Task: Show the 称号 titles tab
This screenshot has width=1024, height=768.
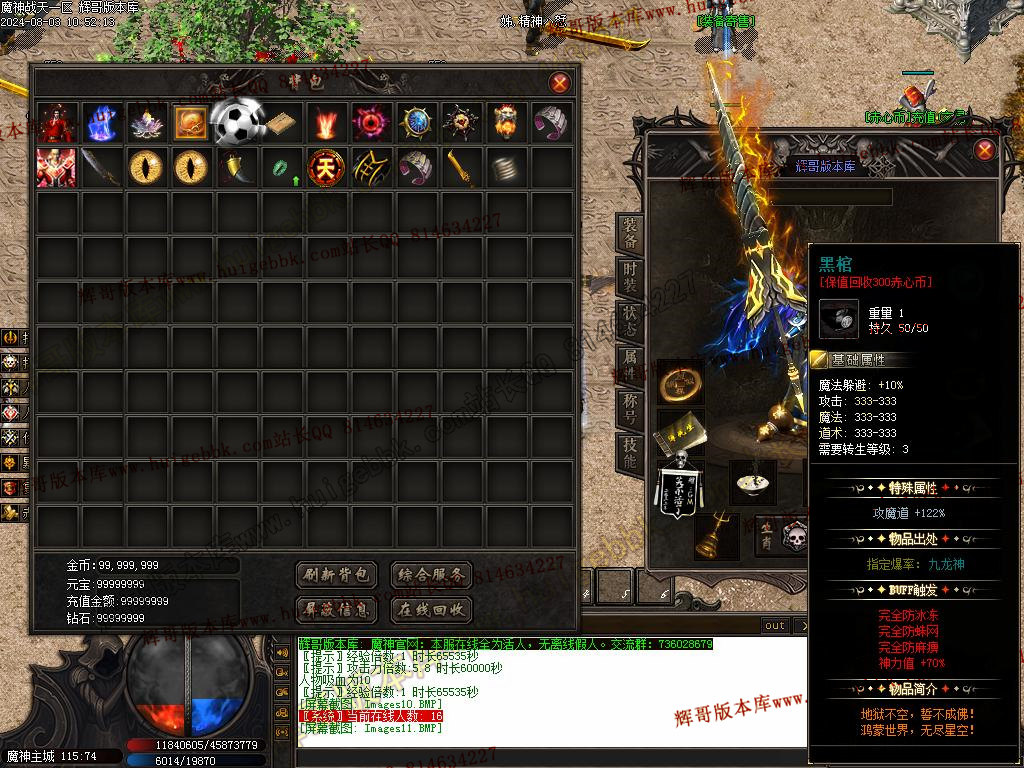Action: pos(630,410)
